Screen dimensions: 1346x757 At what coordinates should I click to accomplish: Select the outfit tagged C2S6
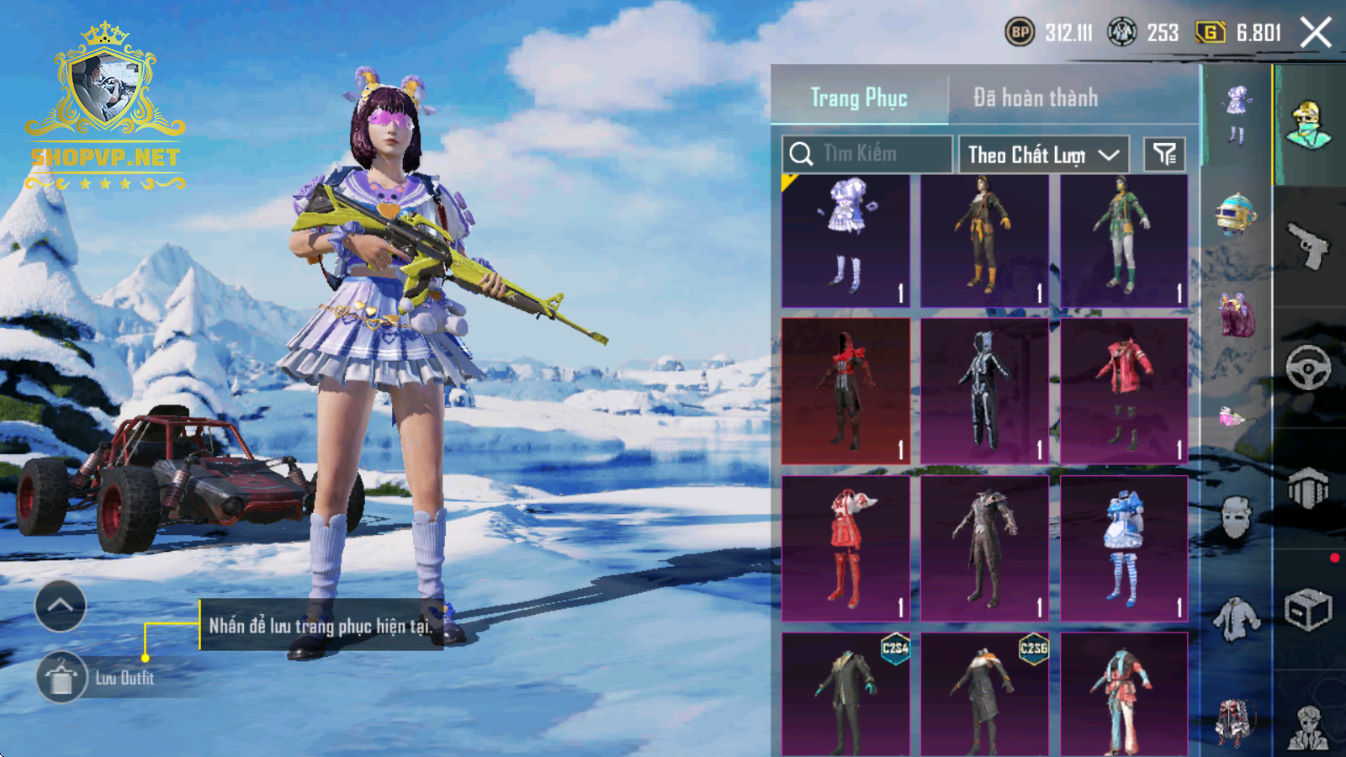[x=985, y=694]
